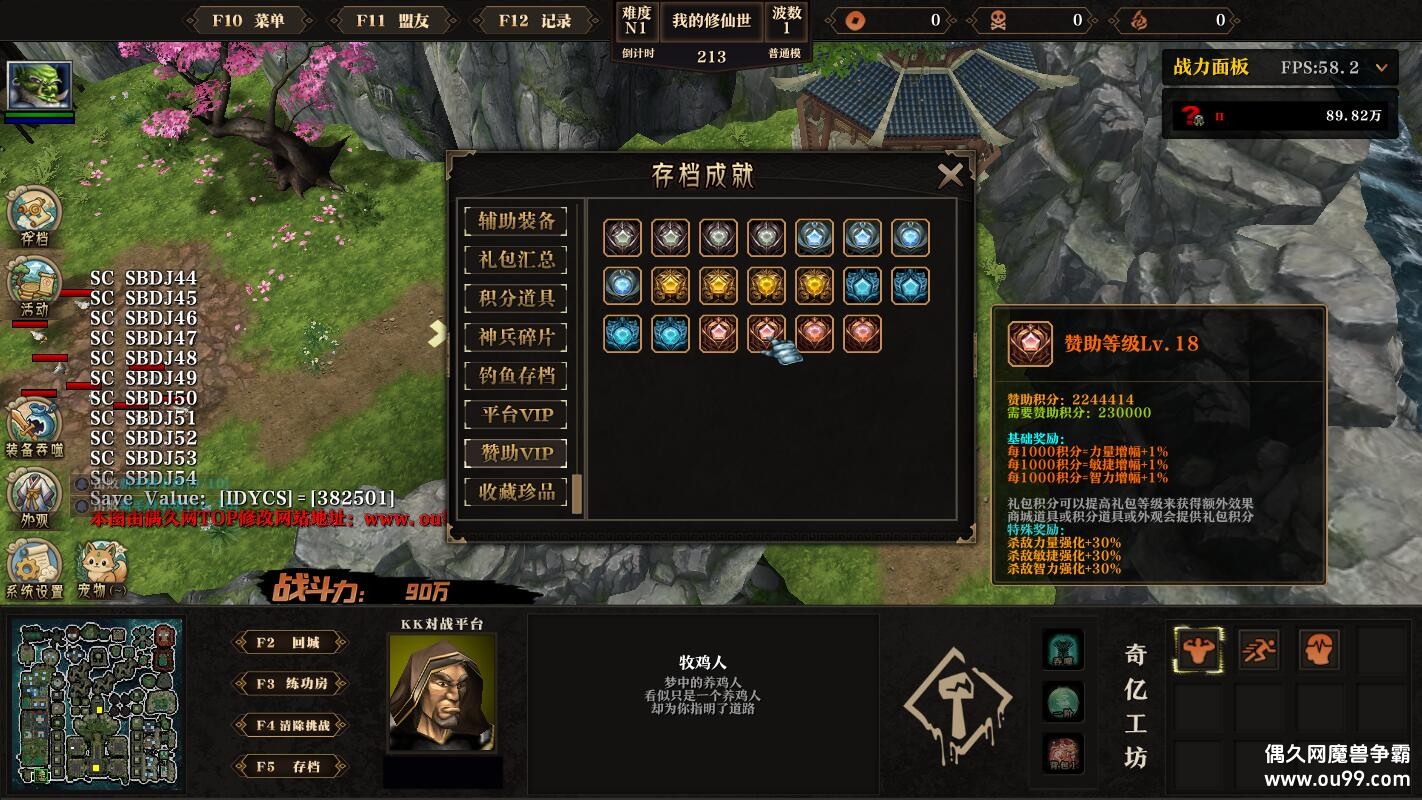Expand the F10 菜单 entry

pos(247,20)
